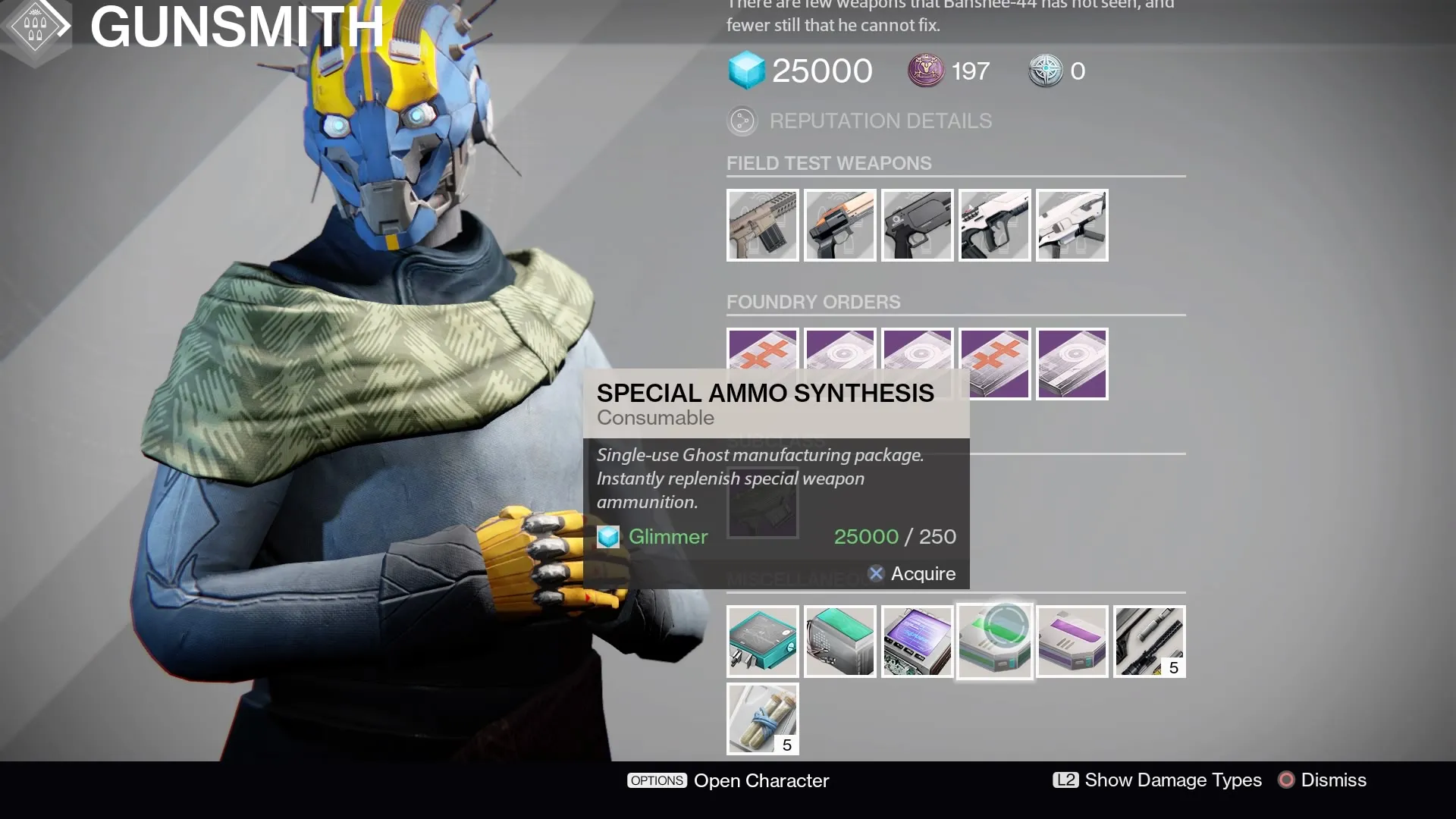Select the black sidearm Field Test weapon
This screenshot has height=819, width=1456.
(x=917, y=224)
